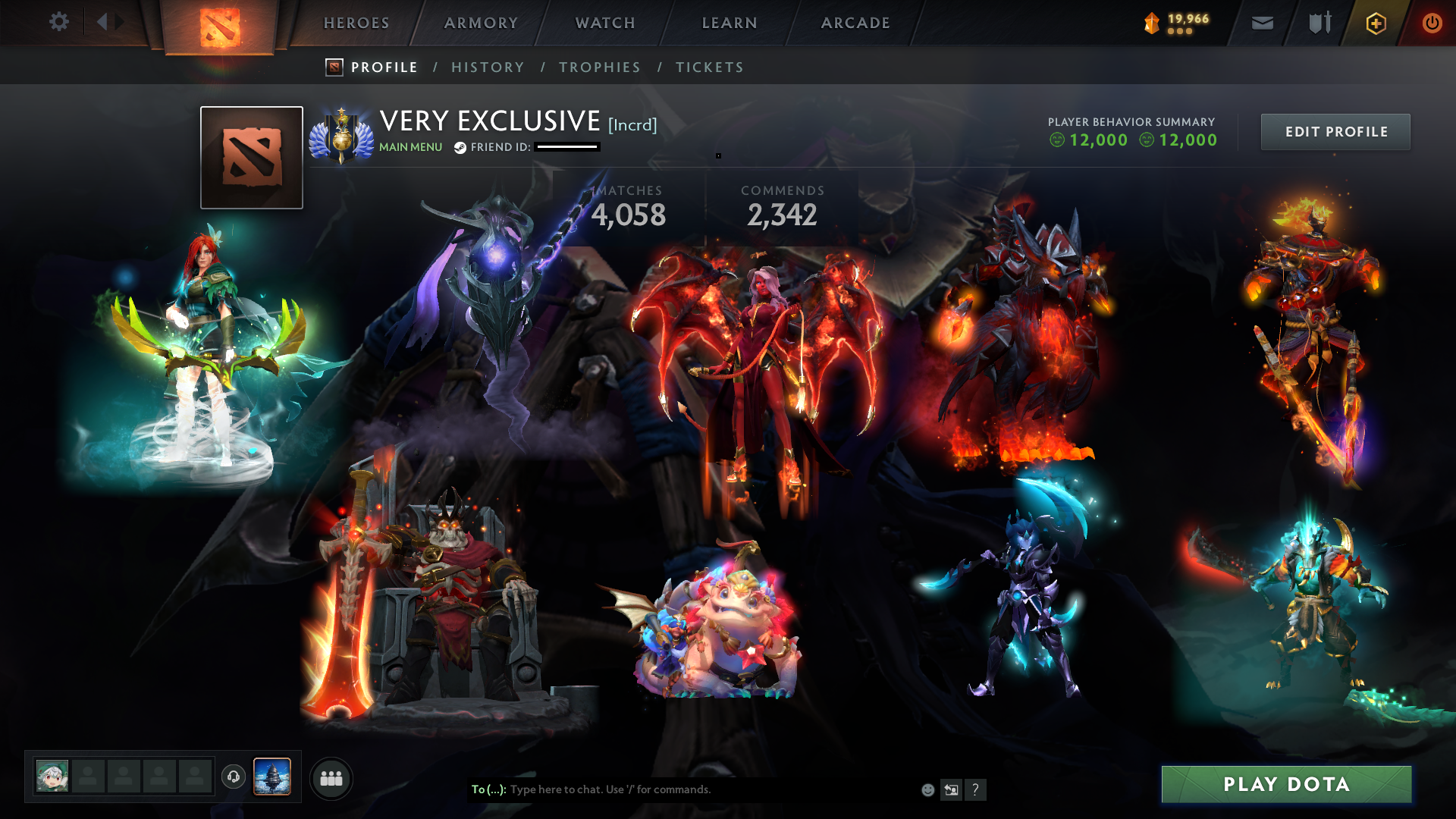The width and height of the screenshot is (1456, 819).
Task: Open the mail envelope notifications icon
Action: click(1261, 23)
